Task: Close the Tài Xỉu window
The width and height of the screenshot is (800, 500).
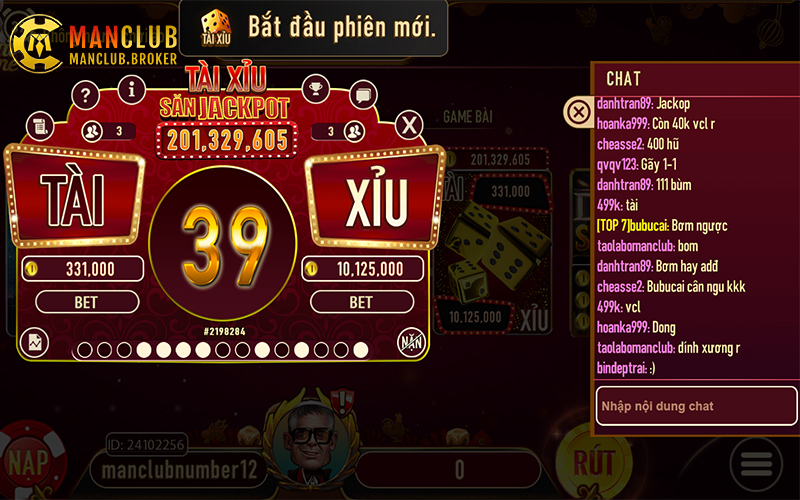Action: [407, 125]
